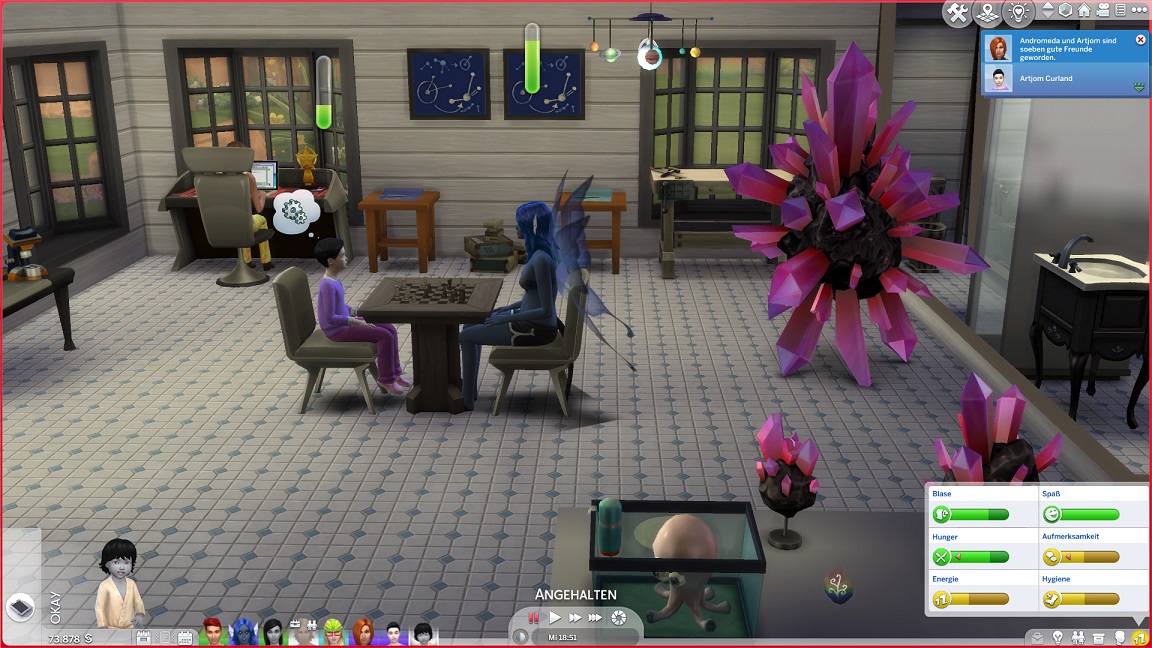Open the world map travel button
This screenshot has width=1152, height=648.
(x=987, y=13)
